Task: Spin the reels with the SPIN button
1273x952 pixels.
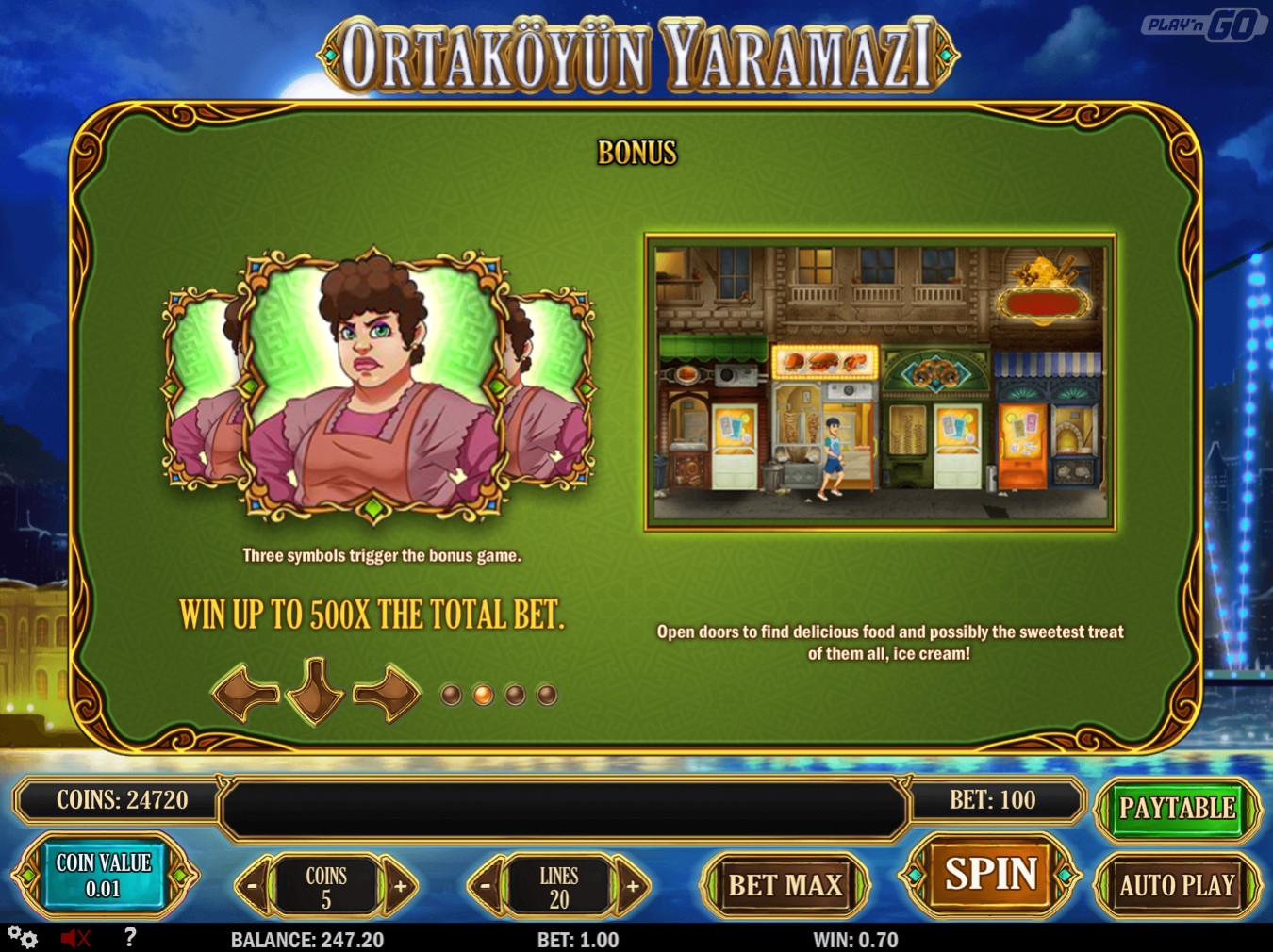Action: point(990,875)
